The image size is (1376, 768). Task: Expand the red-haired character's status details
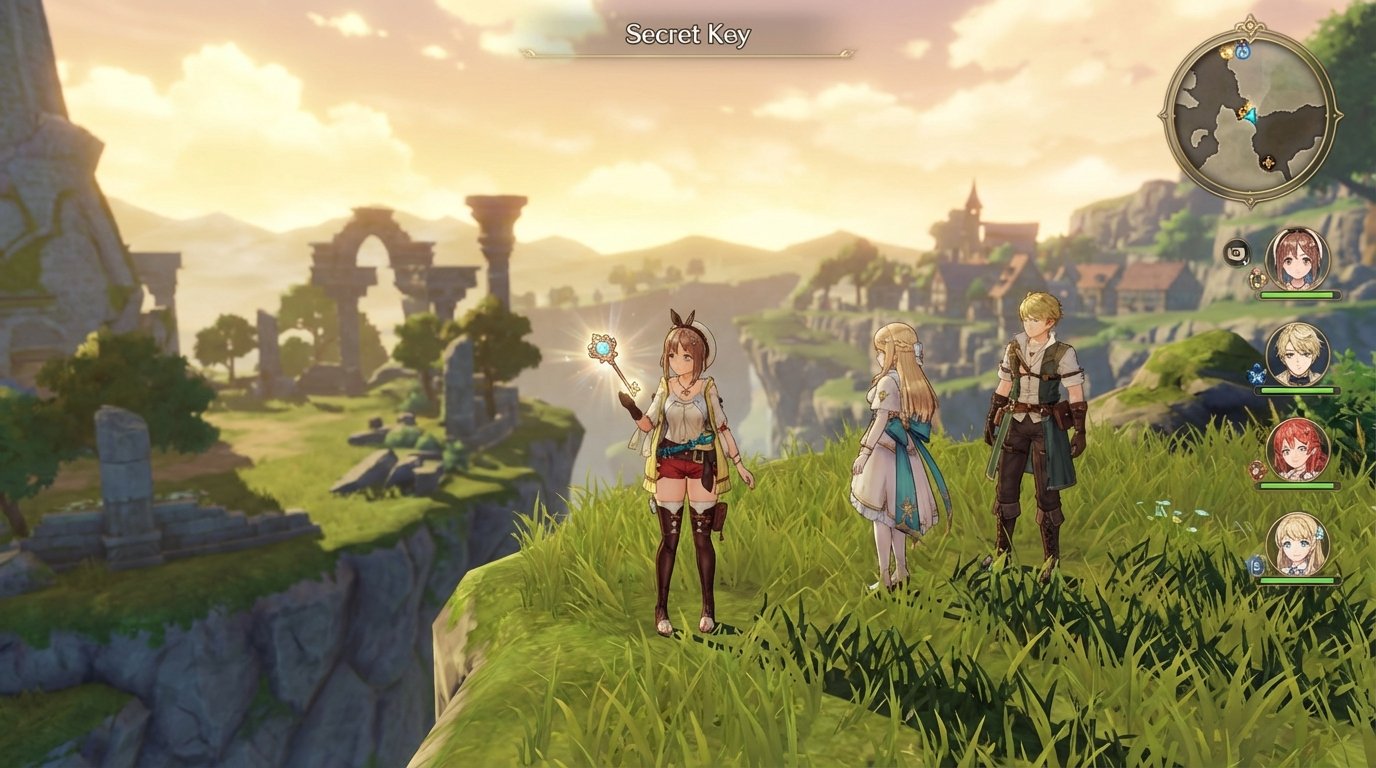click(1299, 449)
